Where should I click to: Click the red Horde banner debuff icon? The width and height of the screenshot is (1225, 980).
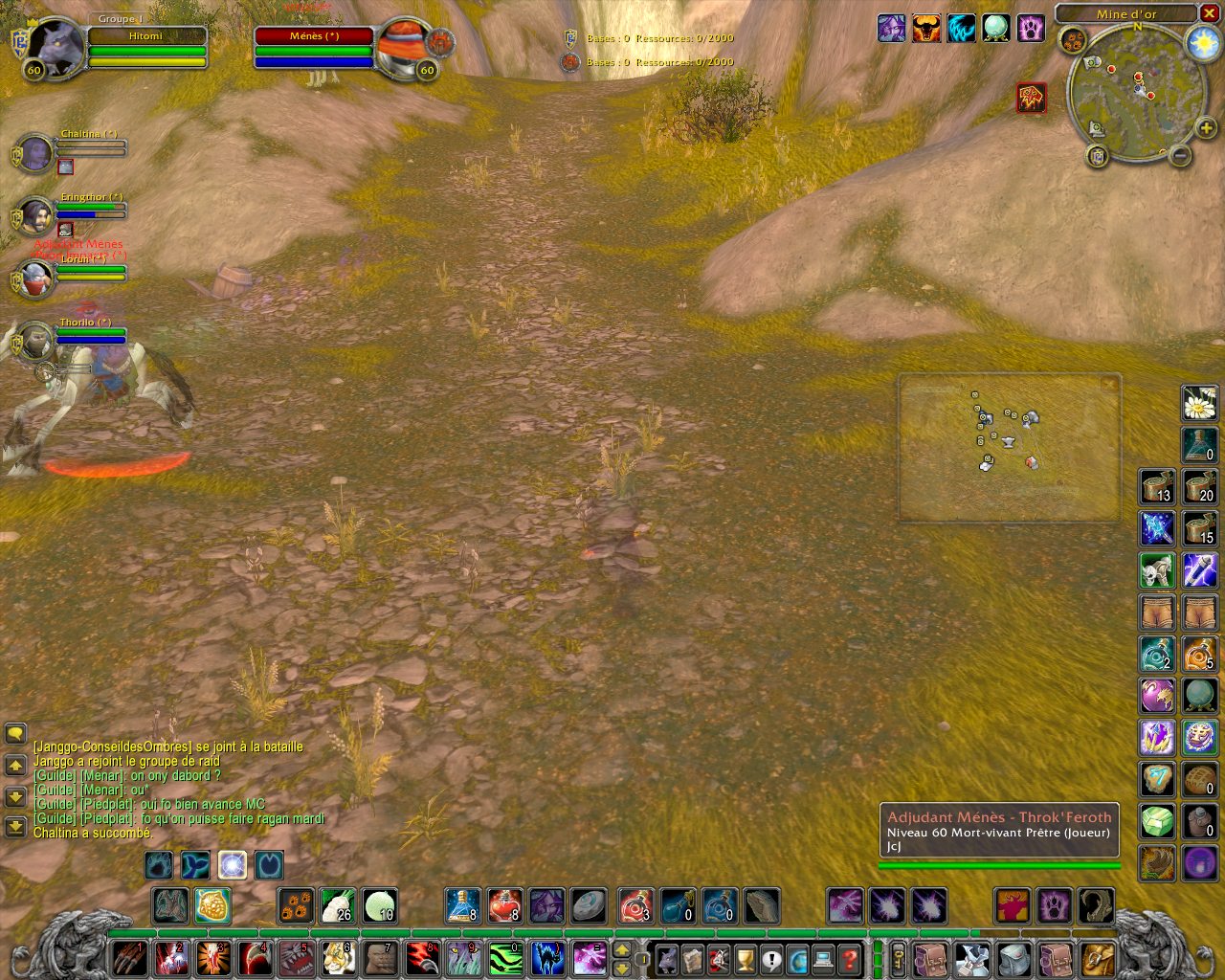tap(1031, 98)
